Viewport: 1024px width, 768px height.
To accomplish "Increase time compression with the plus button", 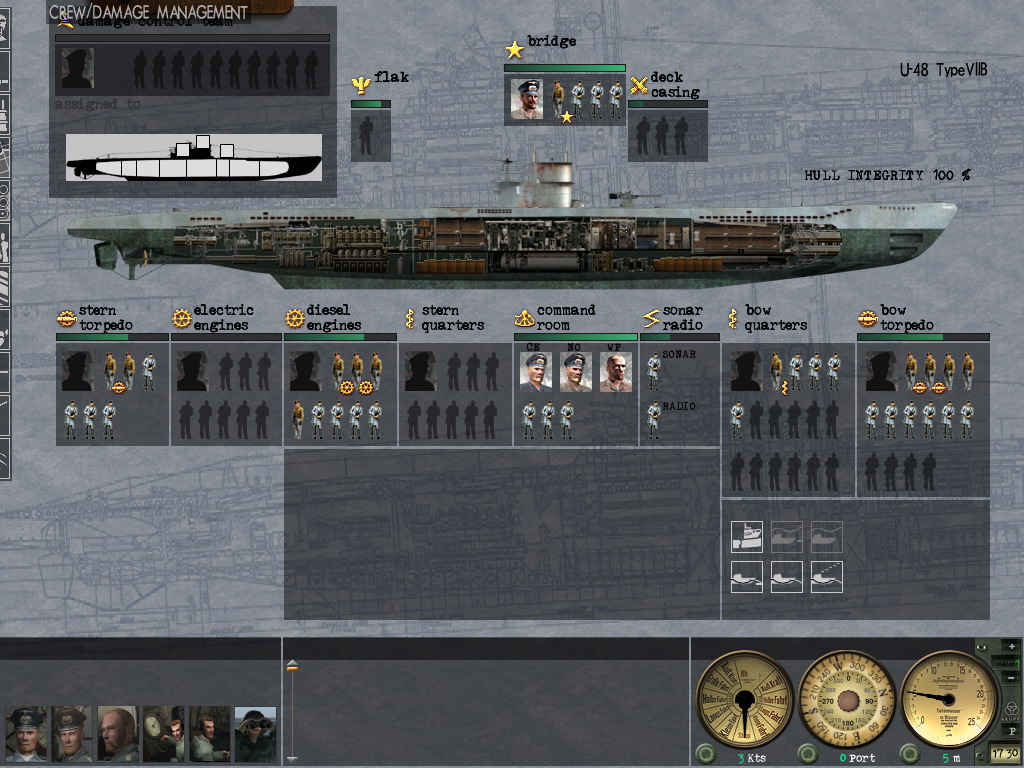I will tap(1011, 647).
